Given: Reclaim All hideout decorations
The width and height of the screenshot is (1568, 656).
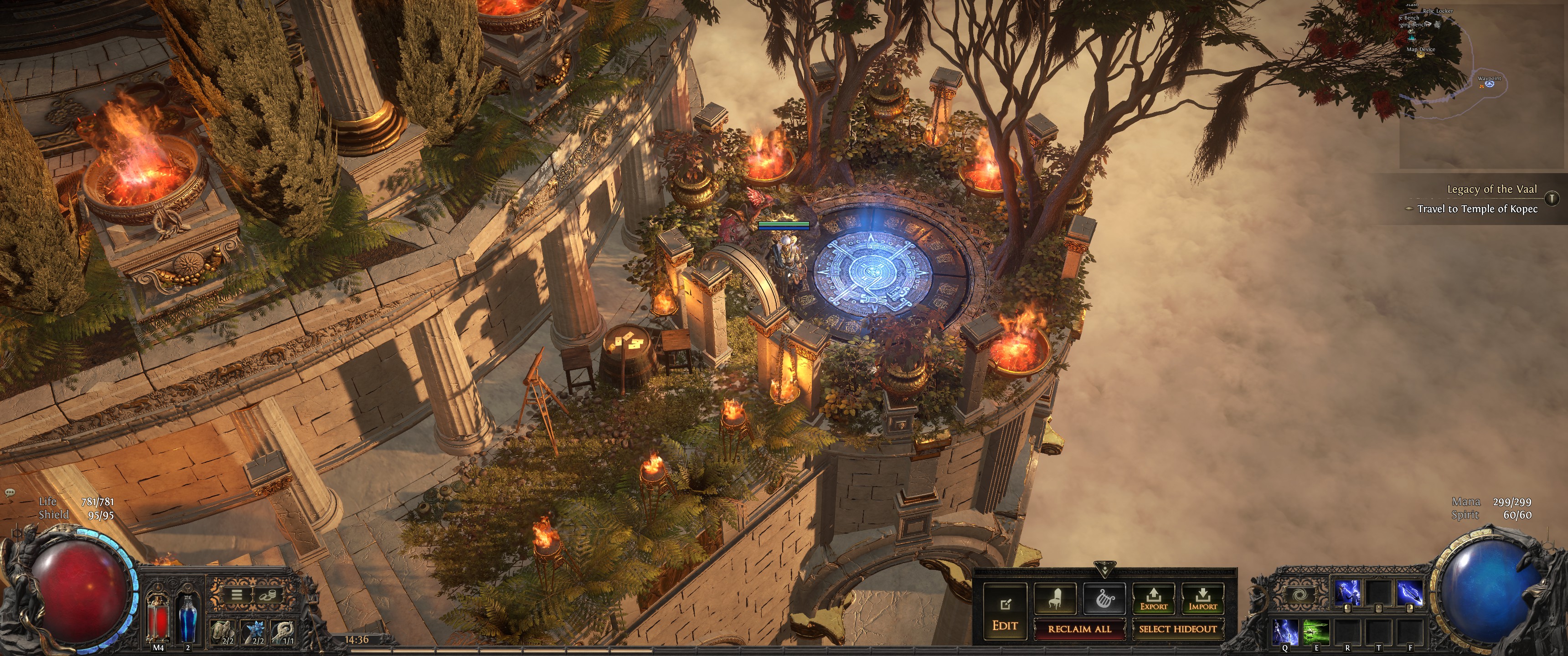Looking at the screenshot, I should click(x=1079, y=629).
